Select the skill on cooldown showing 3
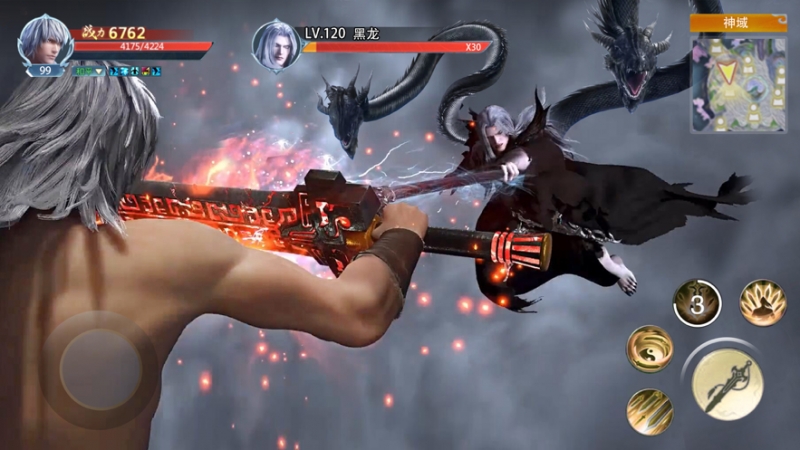Screen dimensions: 800x450 (x=697, y=302)
